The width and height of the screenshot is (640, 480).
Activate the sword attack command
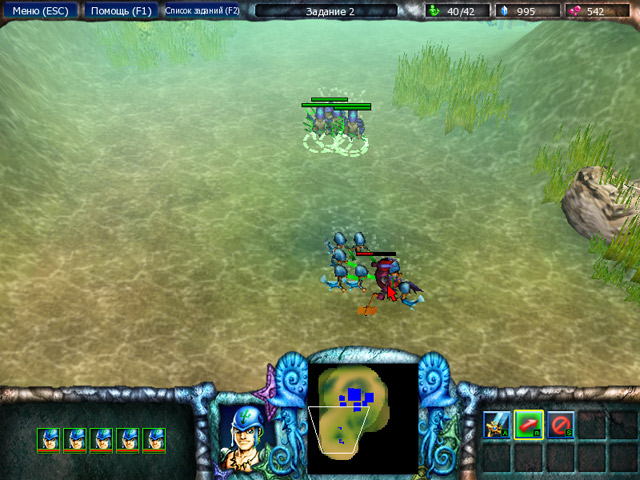497,425
